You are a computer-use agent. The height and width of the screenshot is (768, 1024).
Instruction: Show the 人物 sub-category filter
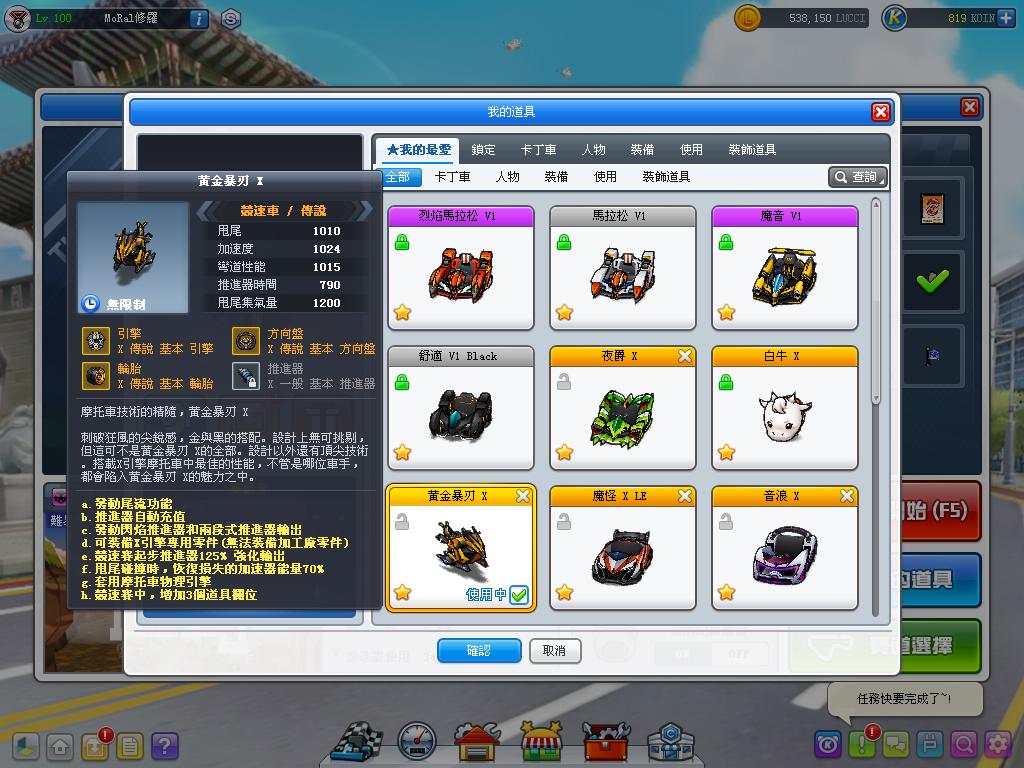(x=507, y=177)
